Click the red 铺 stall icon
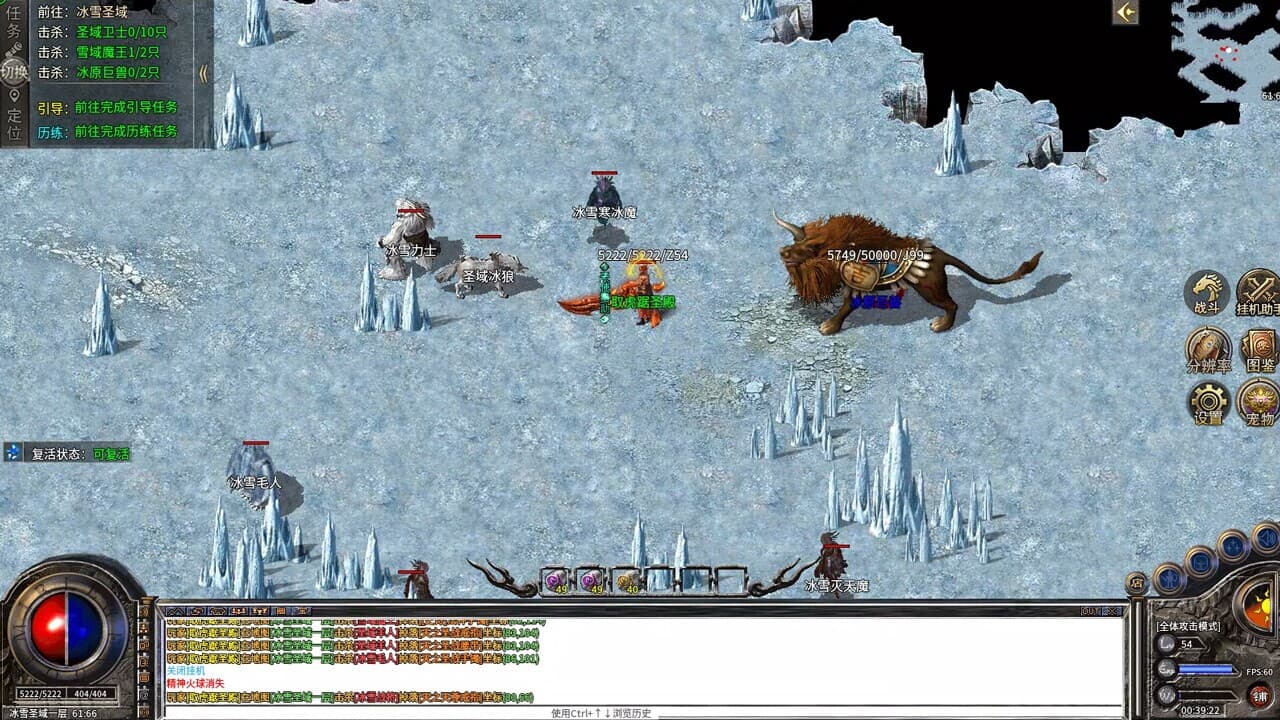The width and height of the screenshot is (1280, 720). [1258, 695]
